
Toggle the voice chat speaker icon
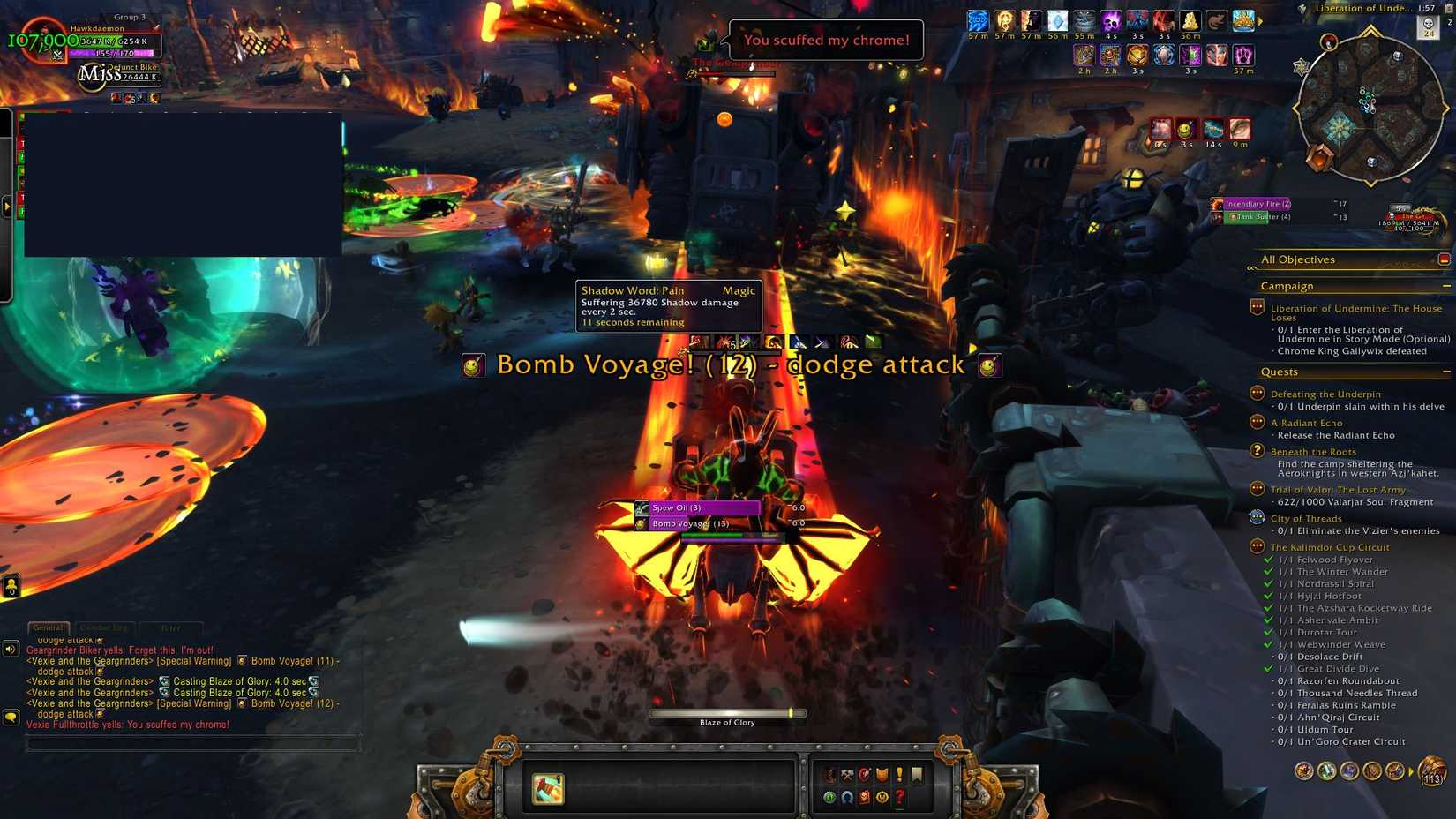coord(10,649)
